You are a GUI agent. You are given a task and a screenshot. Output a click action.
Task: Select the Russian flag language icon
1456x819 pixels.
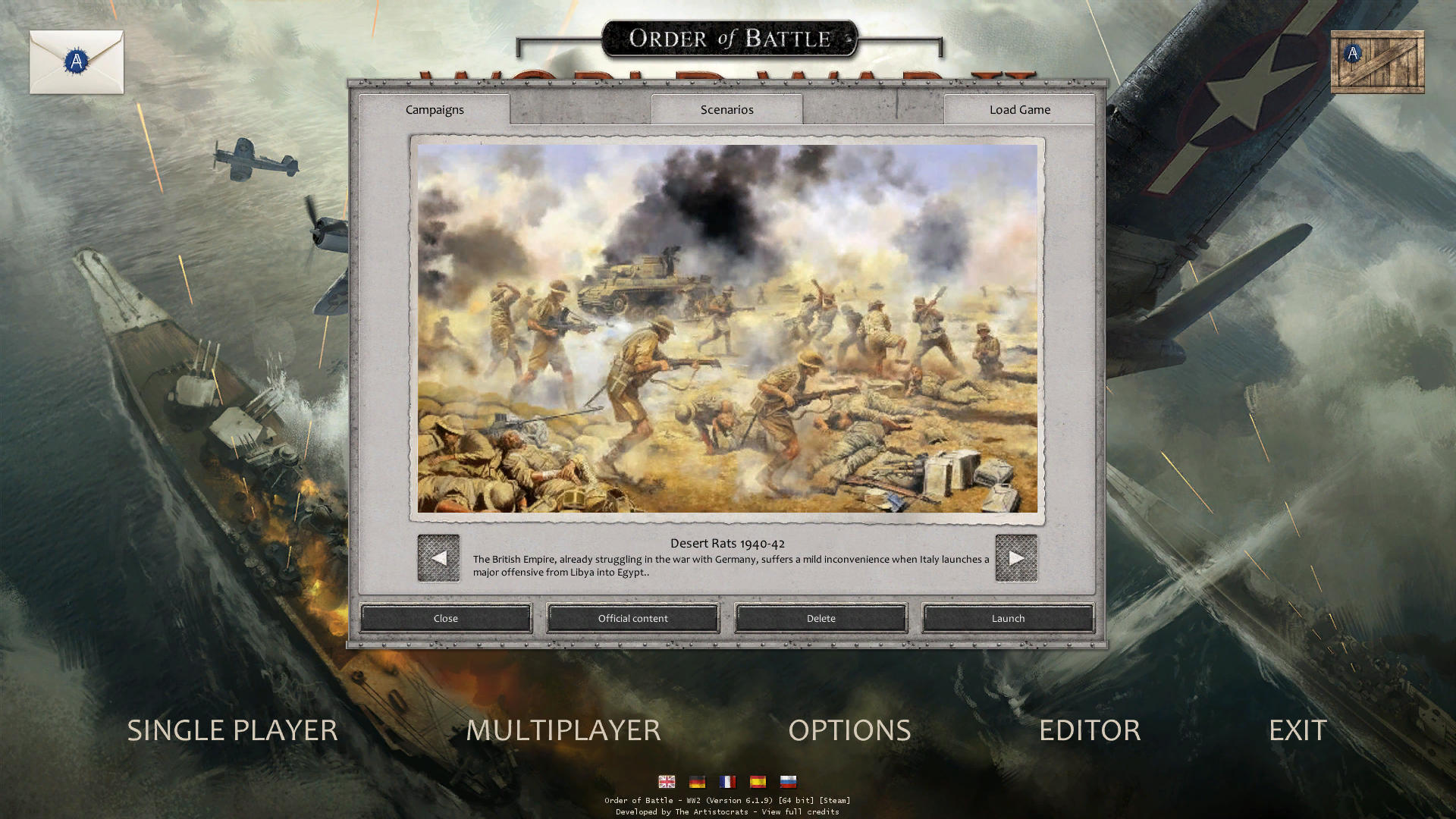(x=788, y=781)
